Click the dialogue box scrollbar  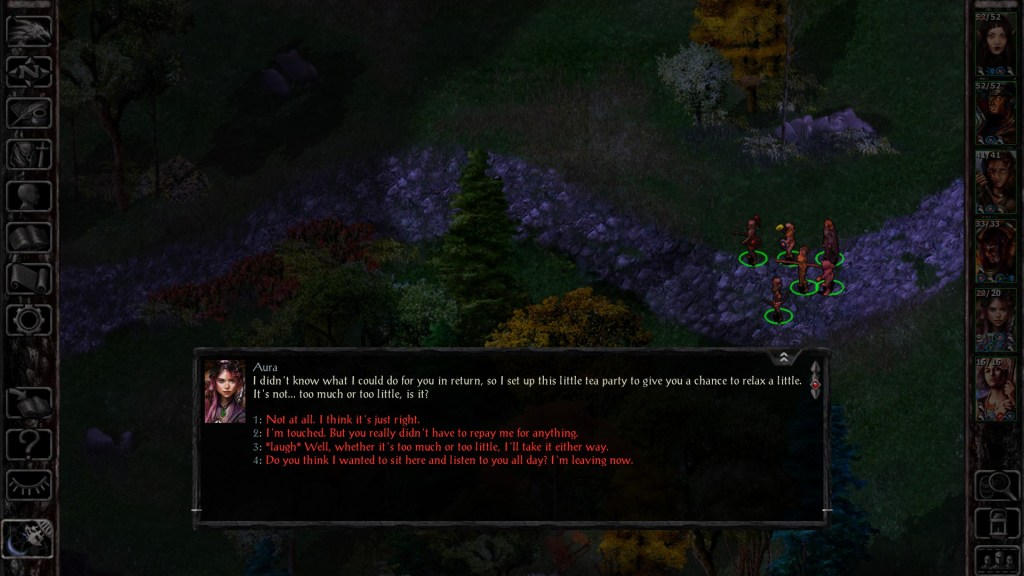(x=815, y=381)
